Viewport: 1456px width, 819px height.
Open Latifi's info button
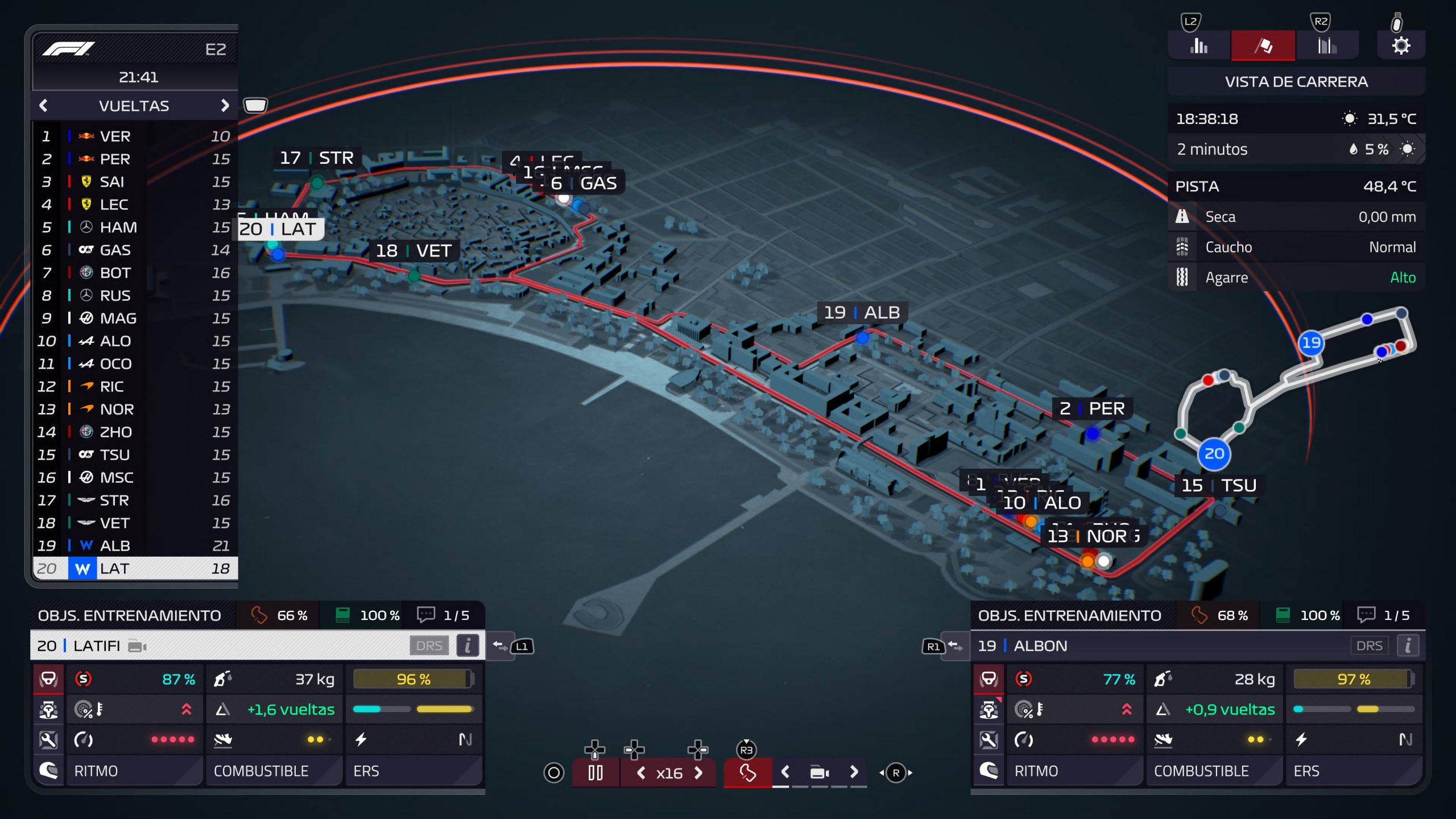point(468,646)
